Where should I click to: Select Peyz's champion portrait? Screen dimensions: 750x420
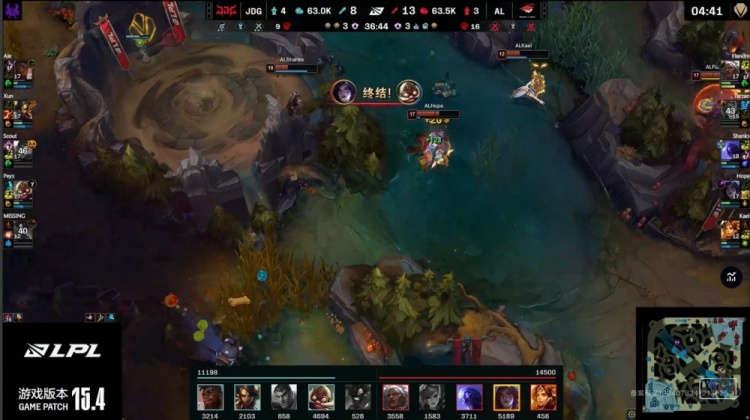22,190
